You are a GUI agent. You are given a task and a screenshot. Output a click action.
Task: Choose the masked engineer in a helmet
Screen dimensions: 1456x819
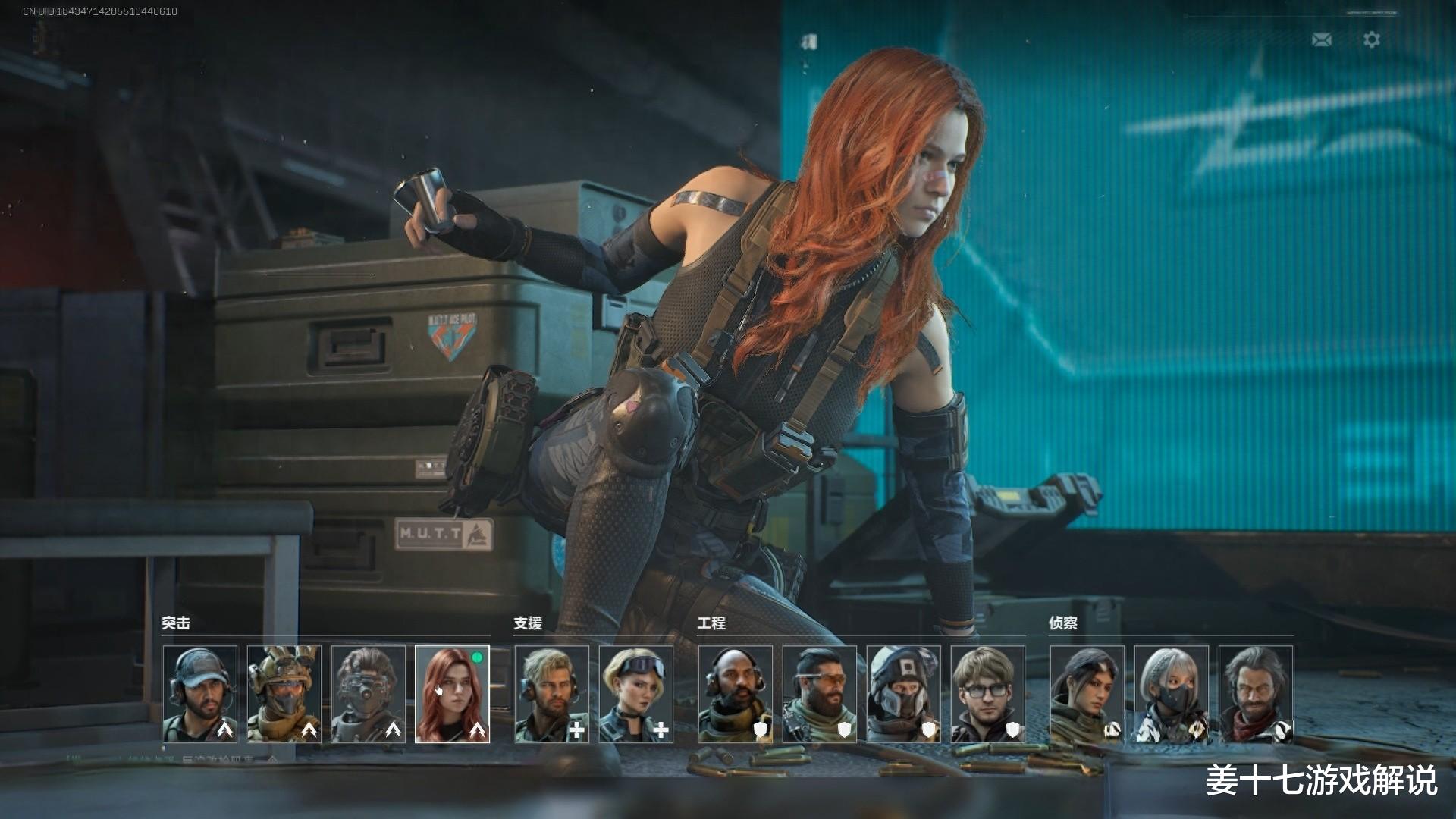(x=904, y=694)
